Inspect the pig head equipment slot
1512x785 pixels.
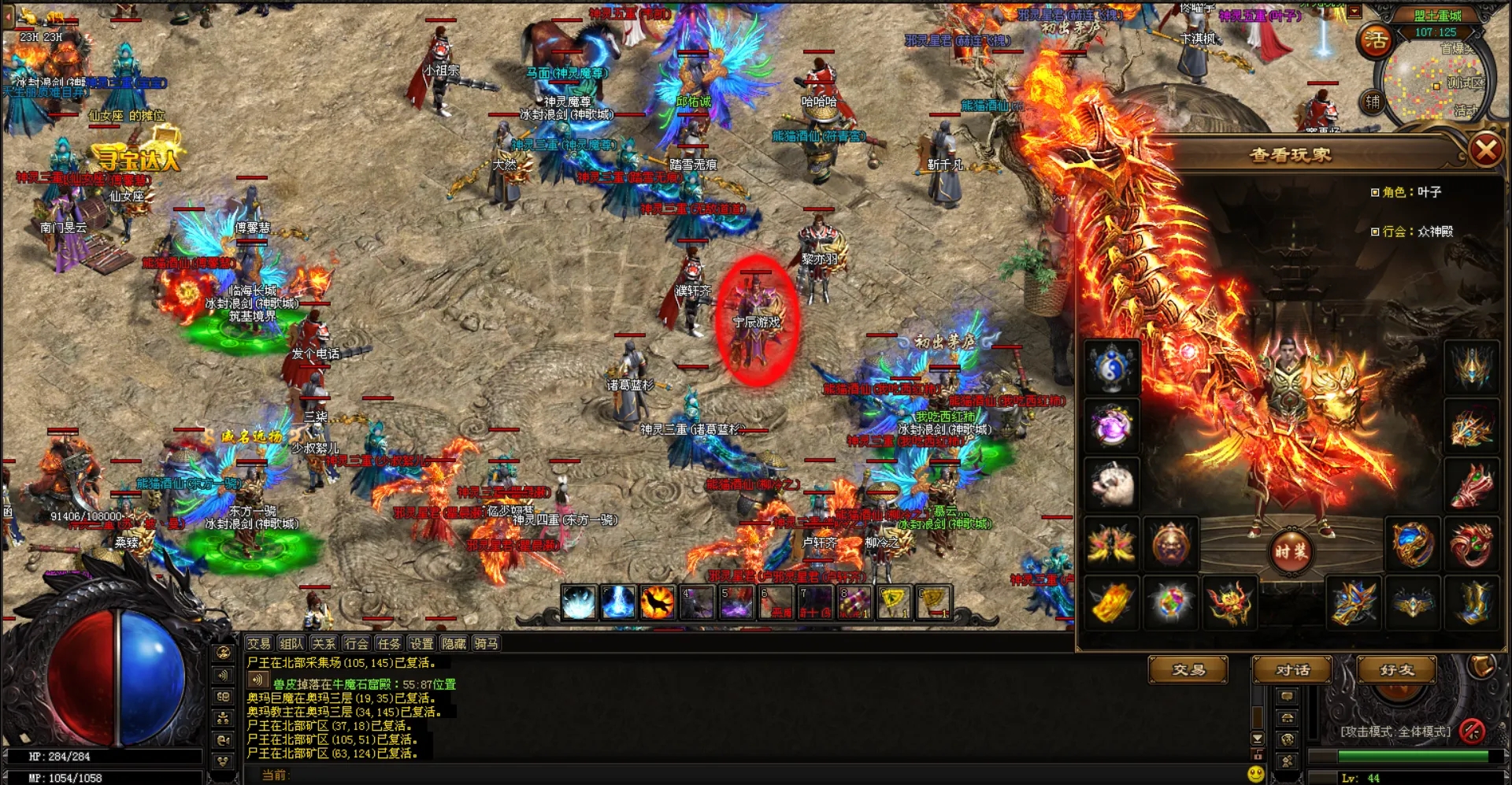pyautogui.click(x=1111, y=483)
